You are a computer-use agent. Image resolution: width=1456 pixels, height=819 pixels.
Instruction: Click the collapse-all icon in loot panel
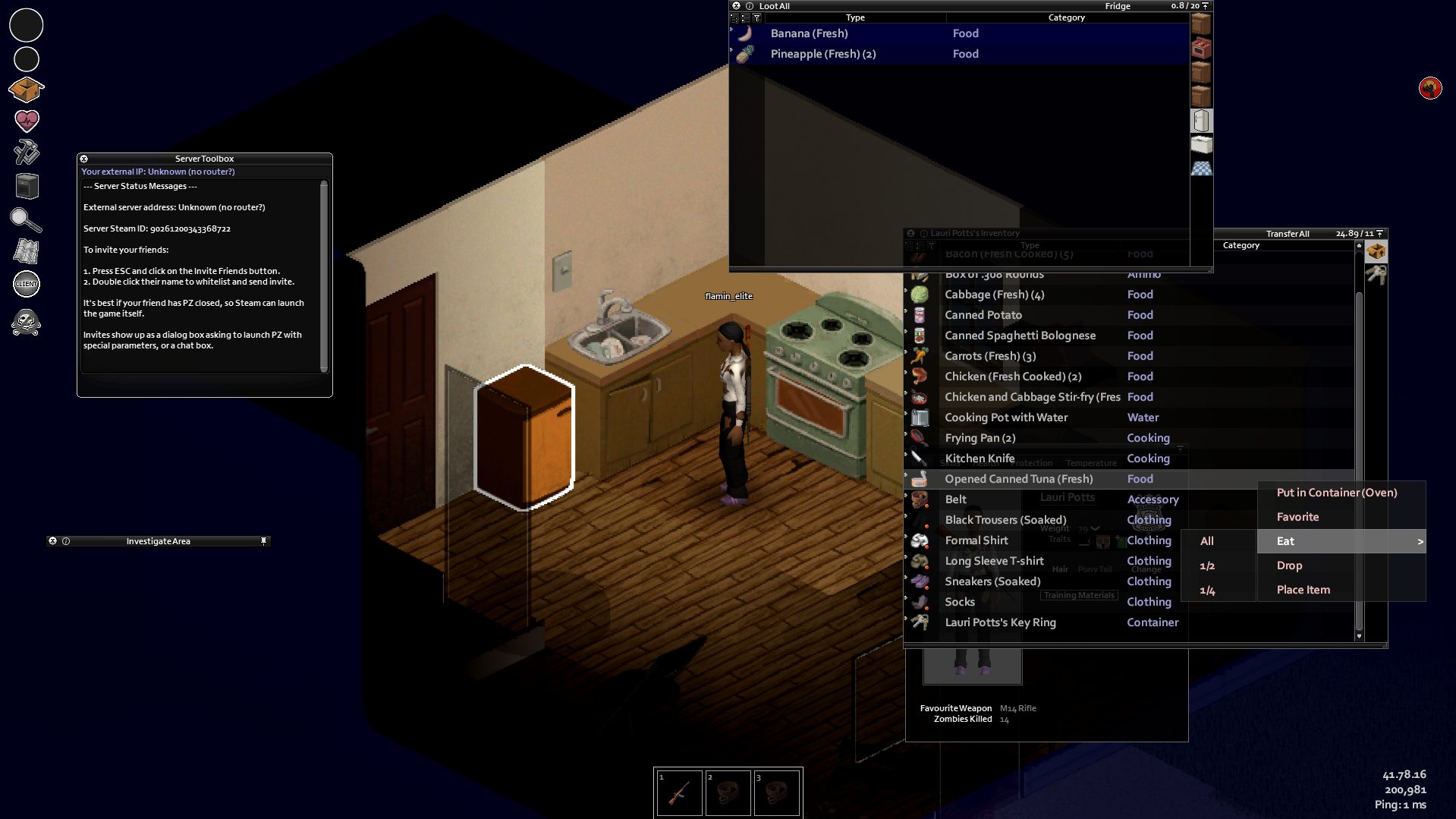[746, 18]
